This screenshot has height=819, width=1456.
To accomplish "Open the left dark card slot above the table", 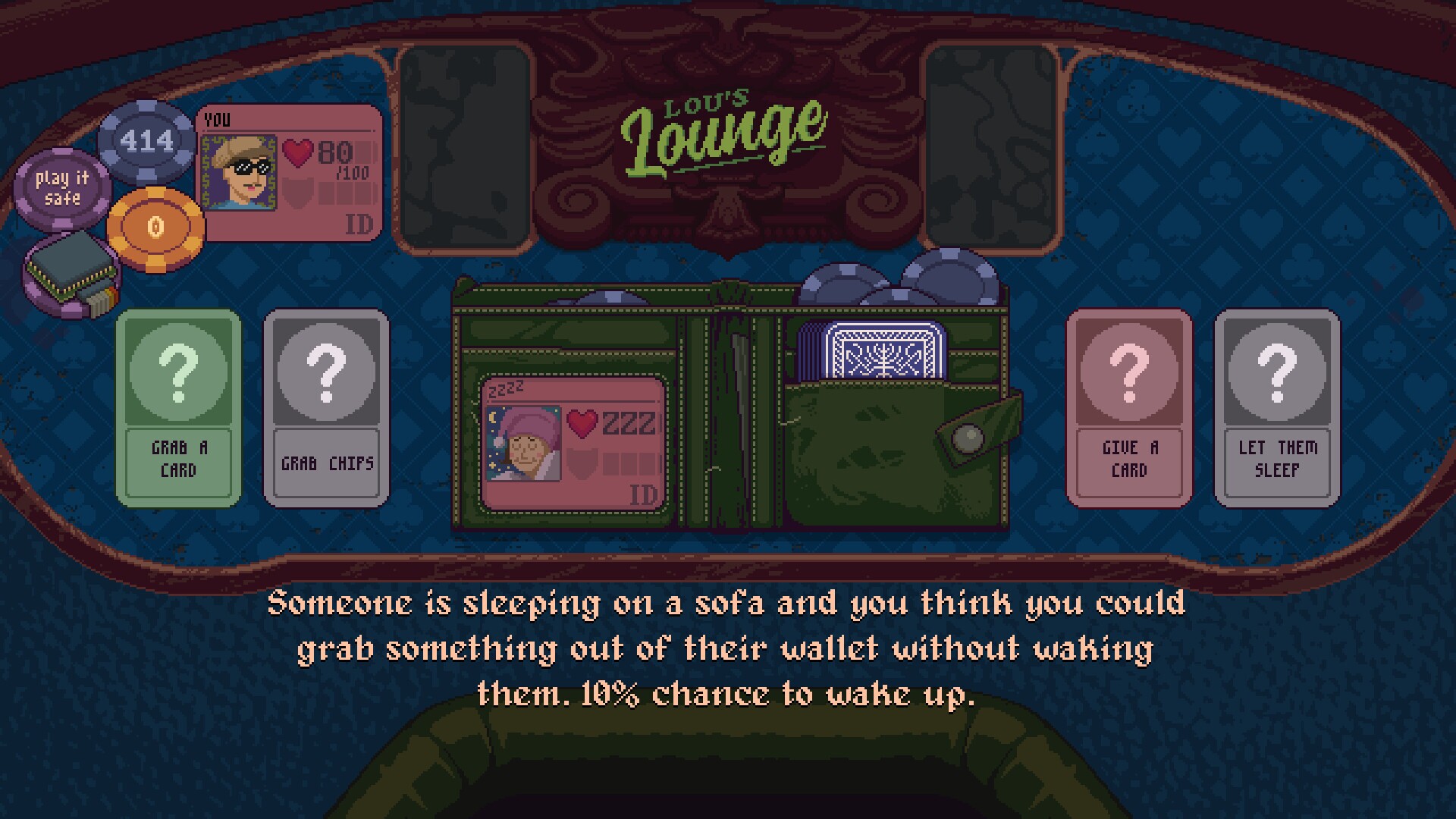I will [x=462, y=144].
